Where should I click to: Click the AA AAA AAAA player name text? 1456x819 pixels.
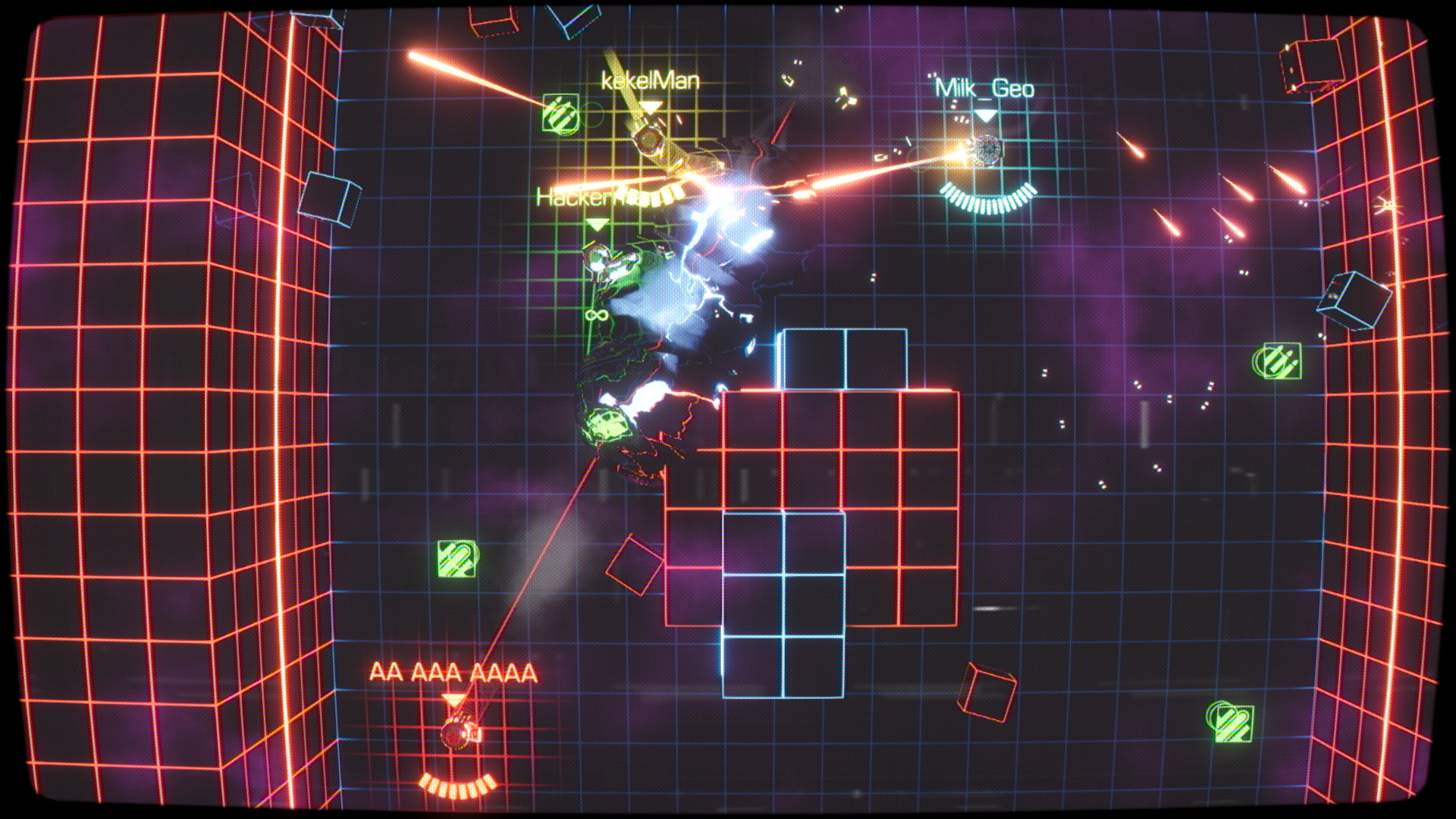[x=451, y=671]
